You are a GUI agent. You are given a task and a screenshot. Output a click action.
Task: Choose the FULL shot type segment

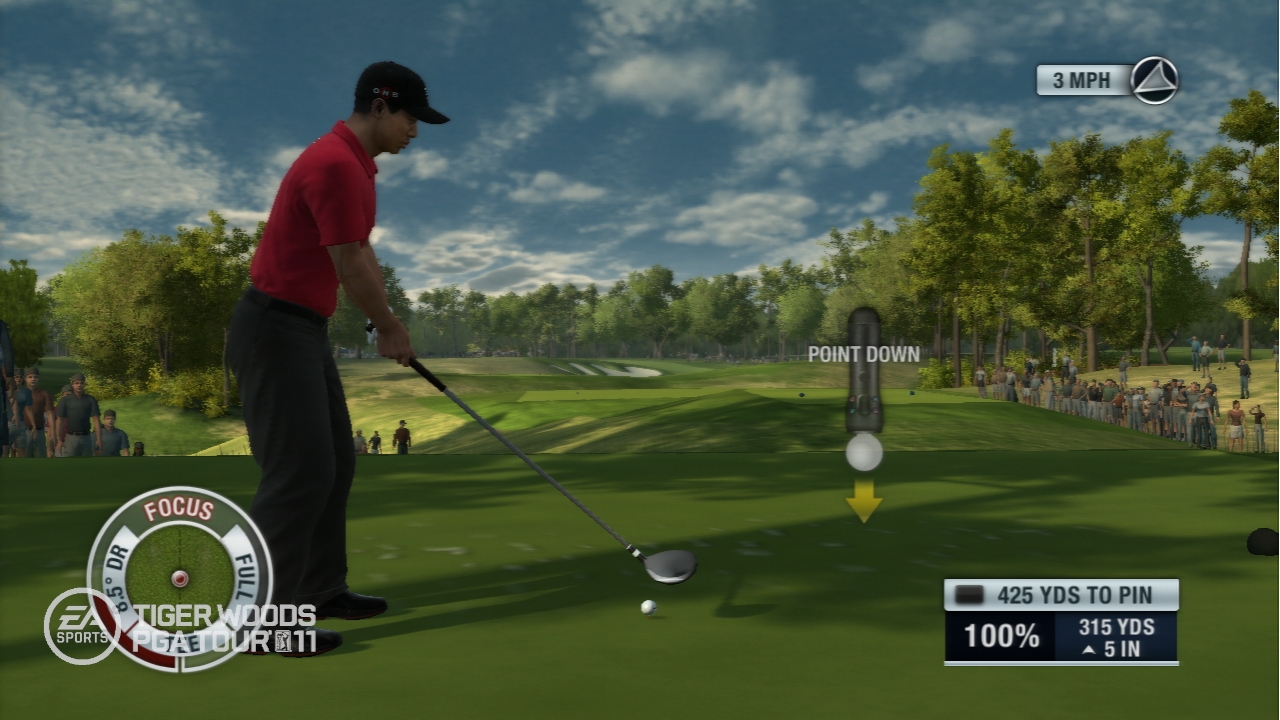click(247, 571)
